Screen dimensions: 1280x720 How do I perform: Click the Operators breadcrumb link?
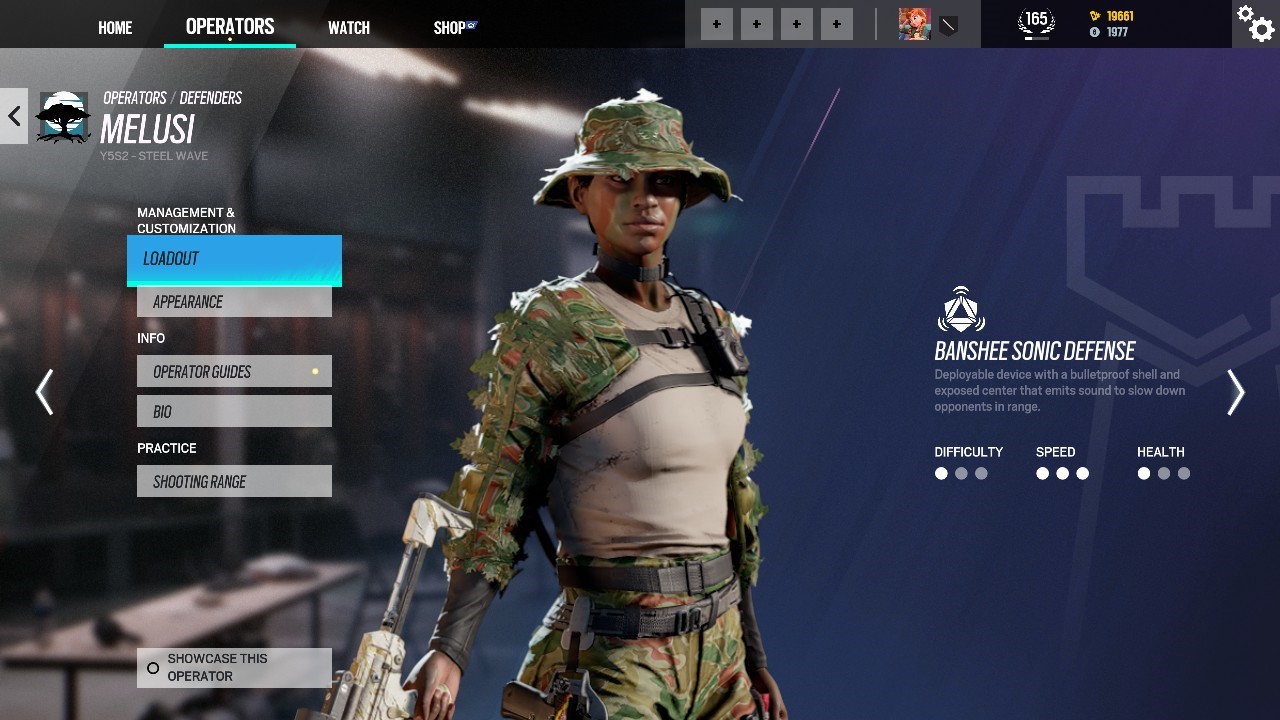point(135,98)
